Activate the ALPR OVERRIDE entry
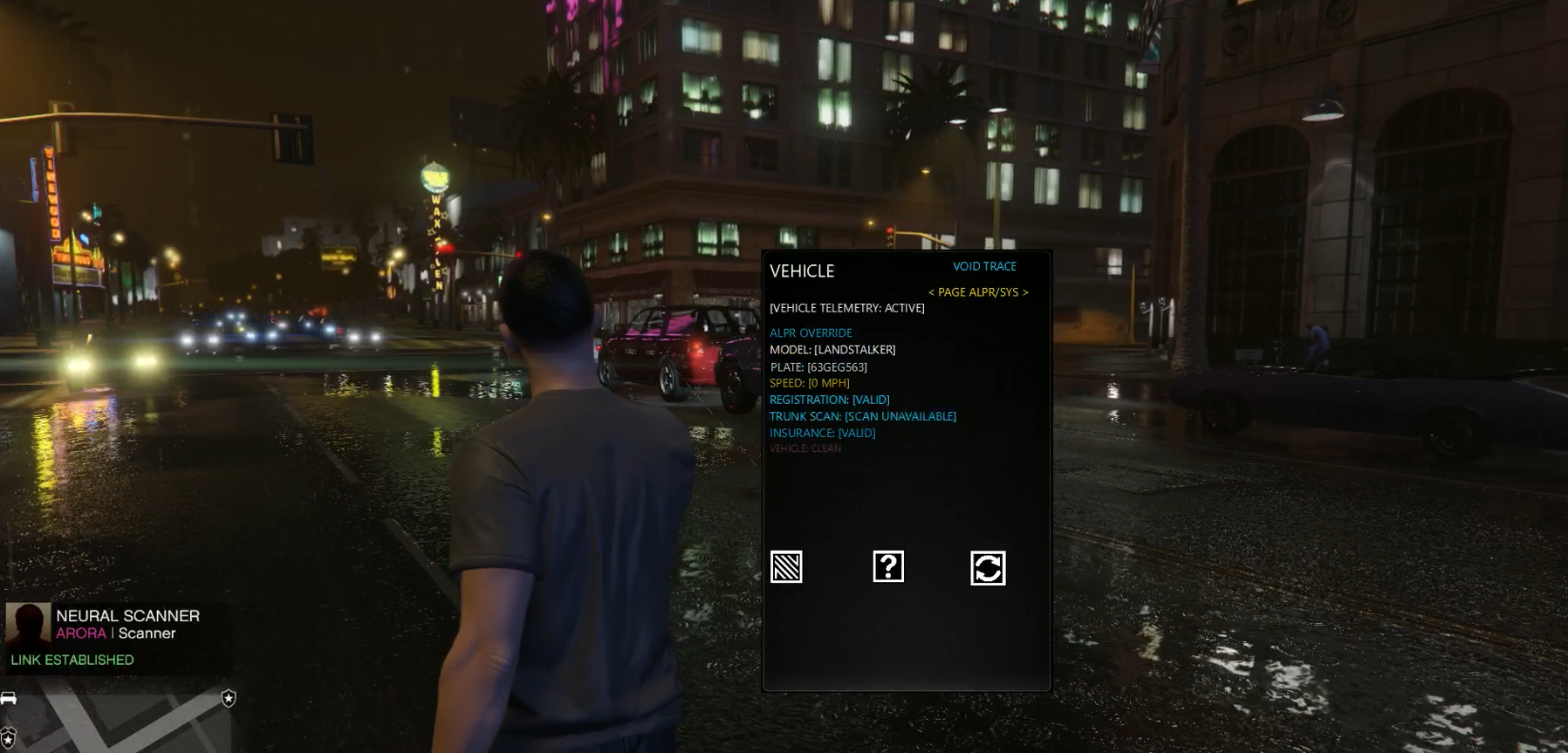1568x753 pixels. (x=811, y=332)
